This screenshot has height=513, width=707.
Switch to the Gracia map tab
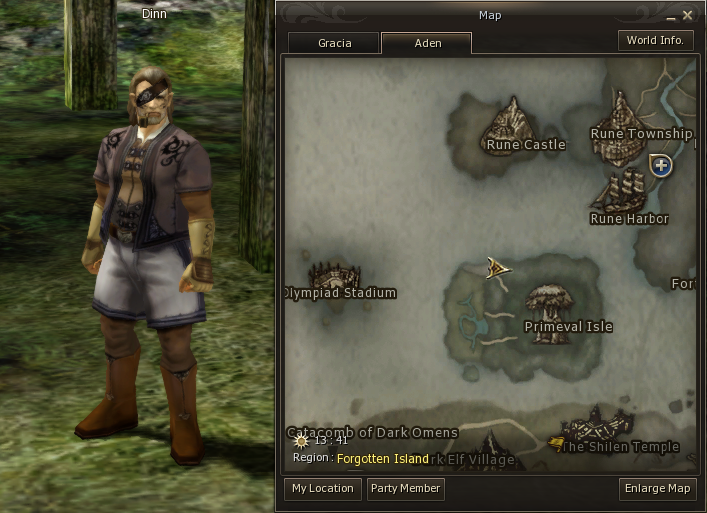334,43
